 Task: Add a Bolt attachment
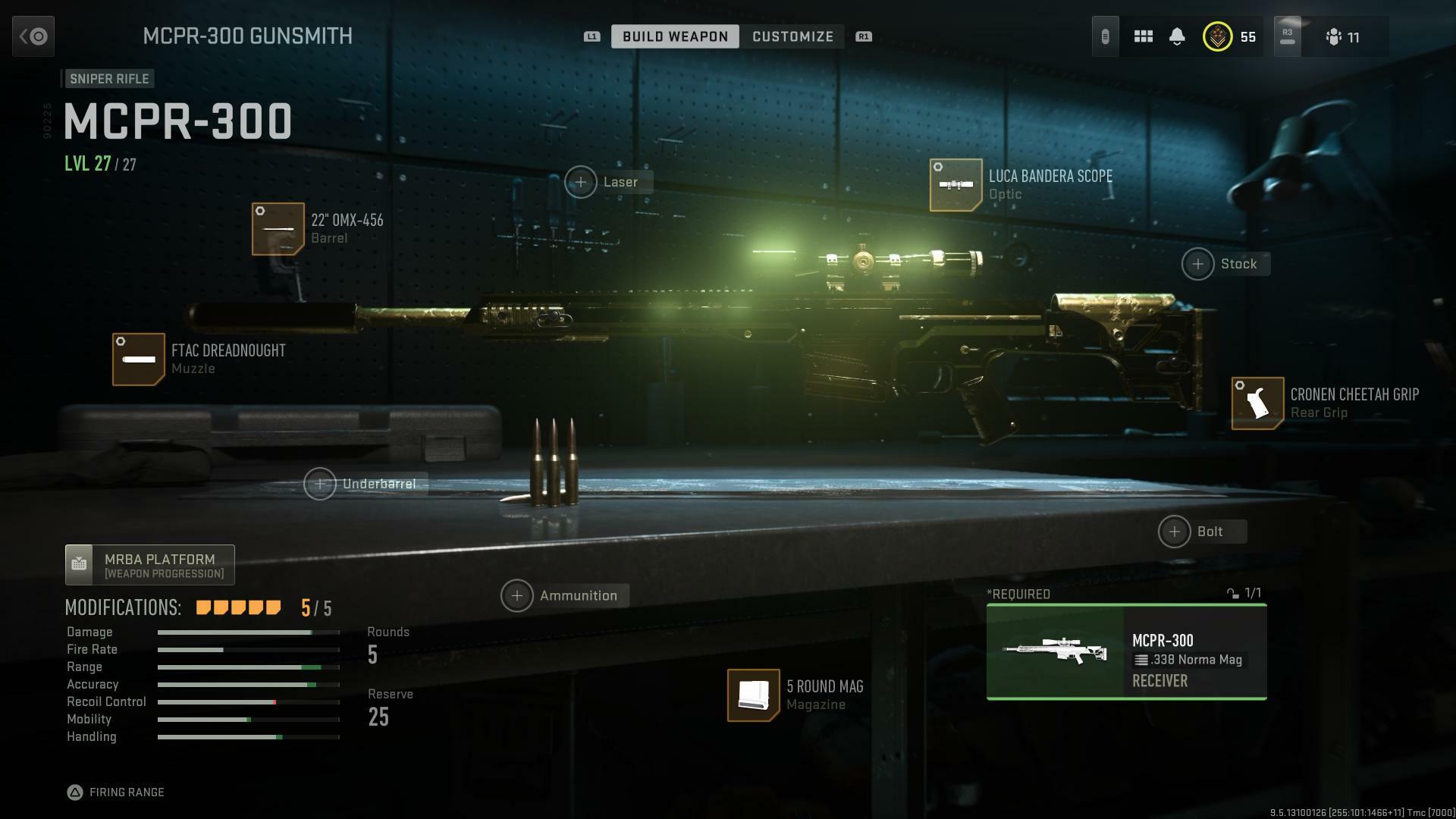[x=1175, y=532]
